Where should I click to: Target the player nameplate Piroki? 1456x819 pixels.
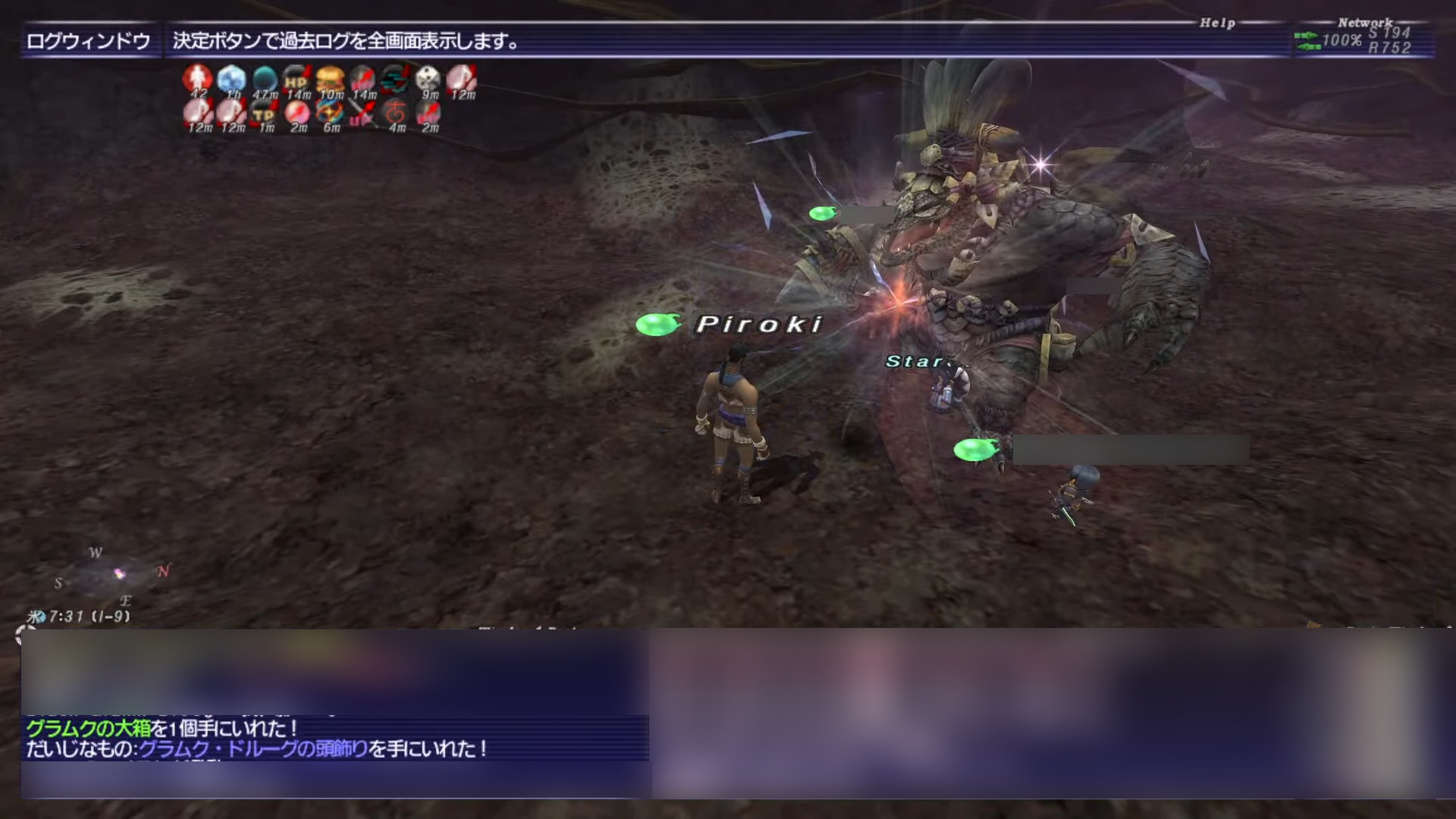(x=758, y=325)
